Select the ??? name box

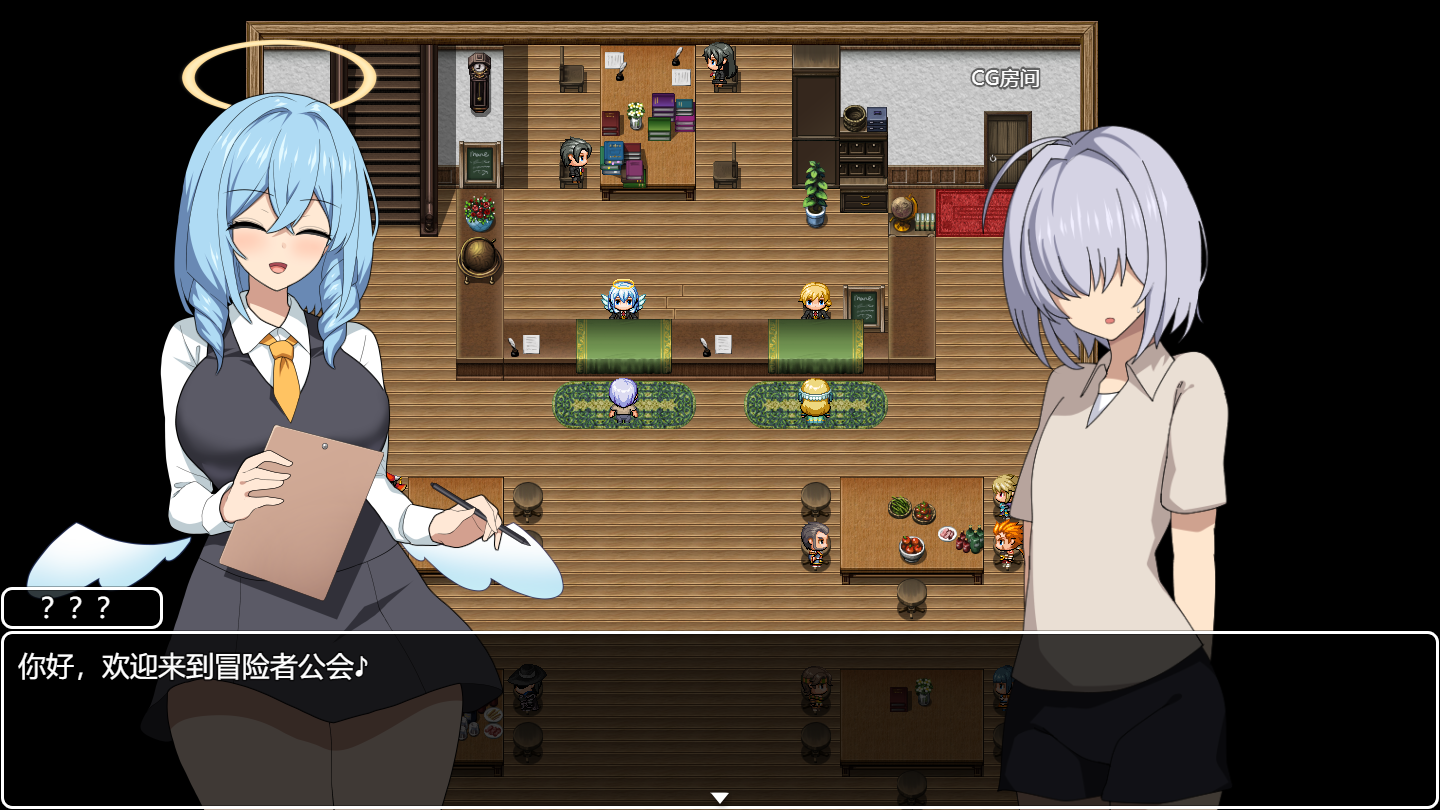click(x=82, y=607)
